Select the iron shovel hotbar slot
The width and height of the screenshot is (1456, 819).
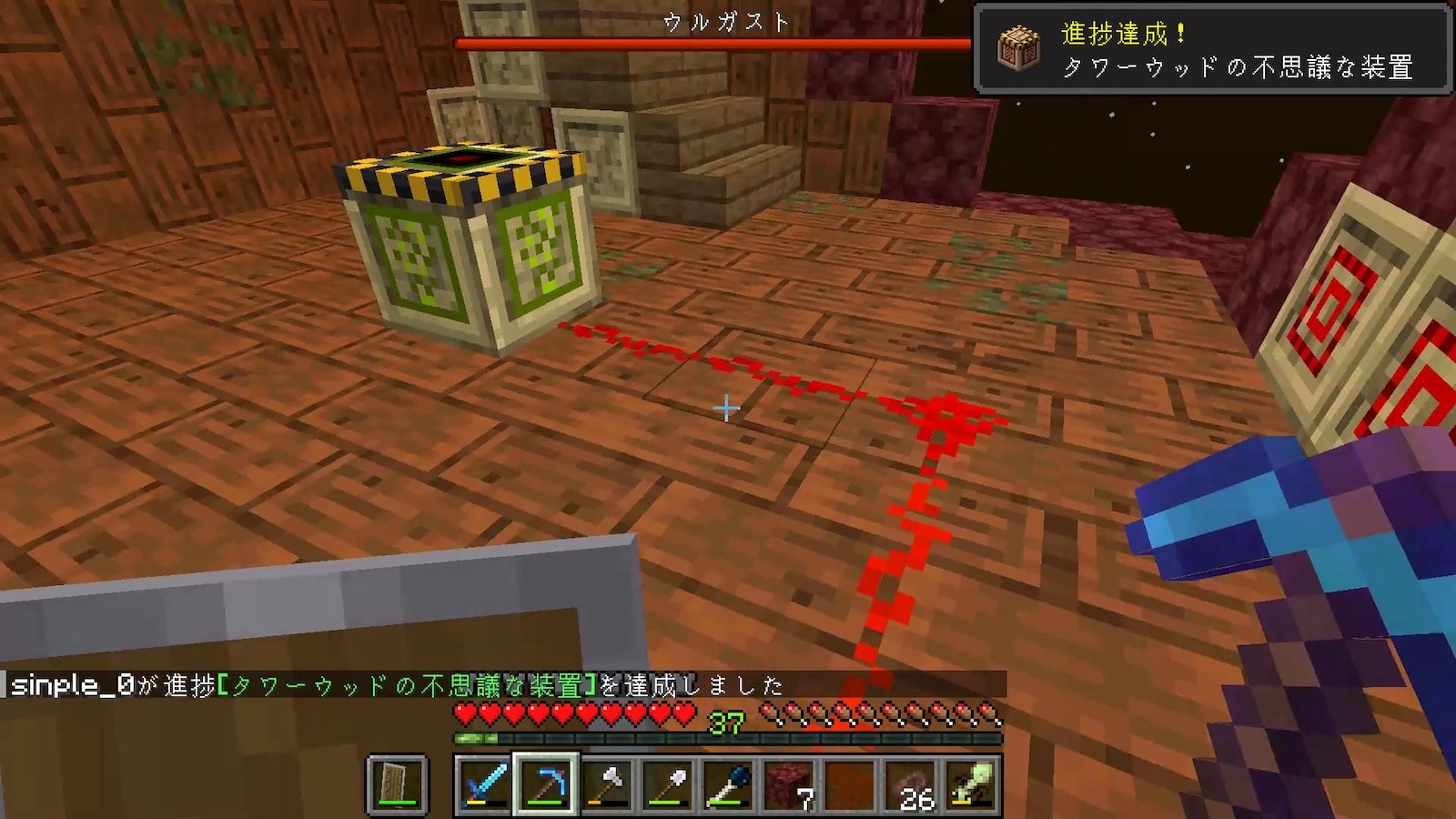pos(667,784)
